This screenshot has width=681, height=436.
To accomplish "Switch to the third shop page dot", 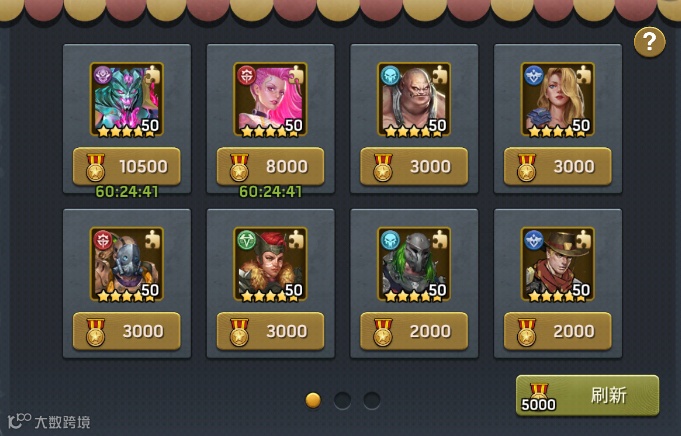I will (x=371, y=400).
